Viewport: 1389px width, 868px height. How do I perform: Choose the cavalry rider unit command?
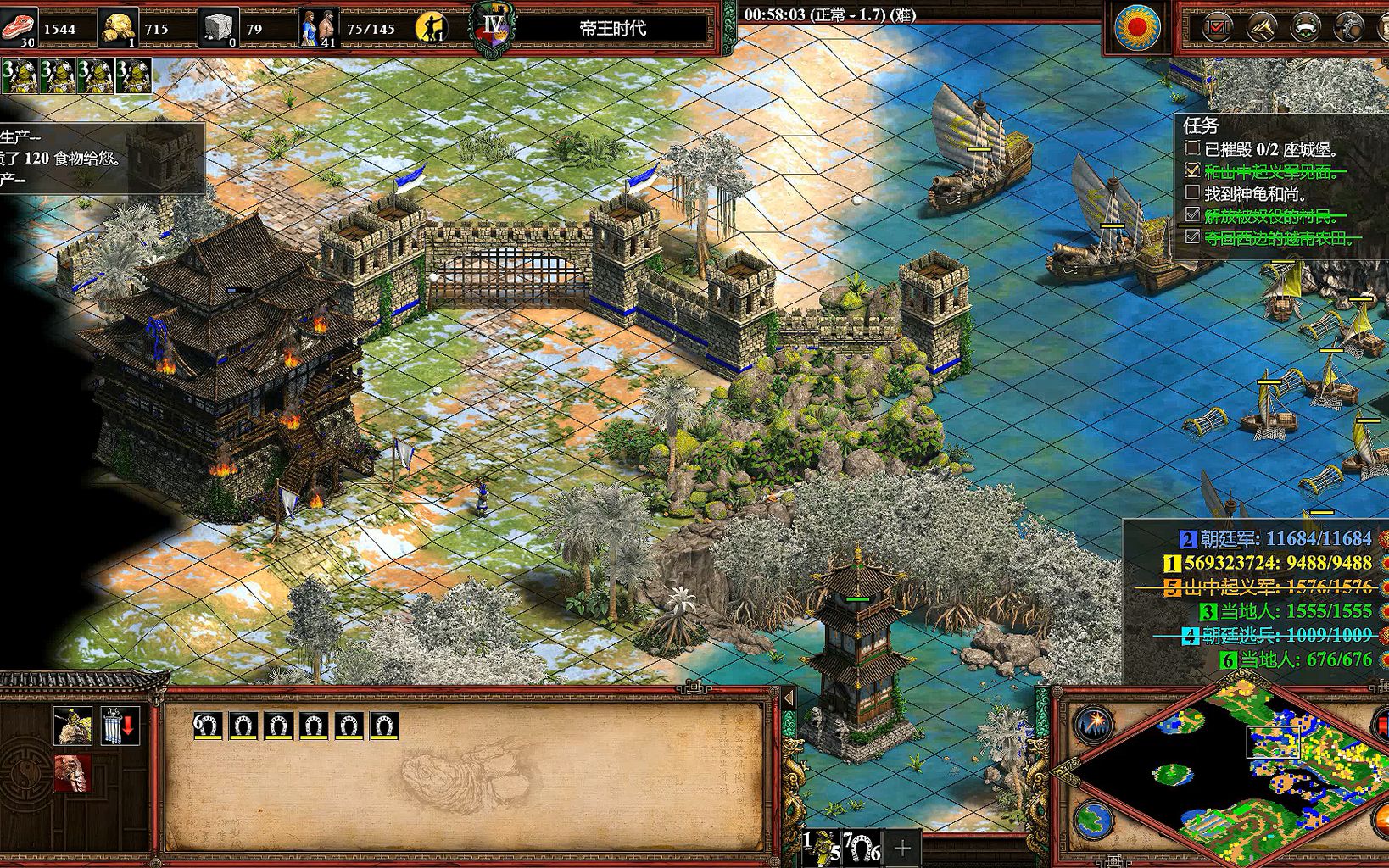point(73,726)
